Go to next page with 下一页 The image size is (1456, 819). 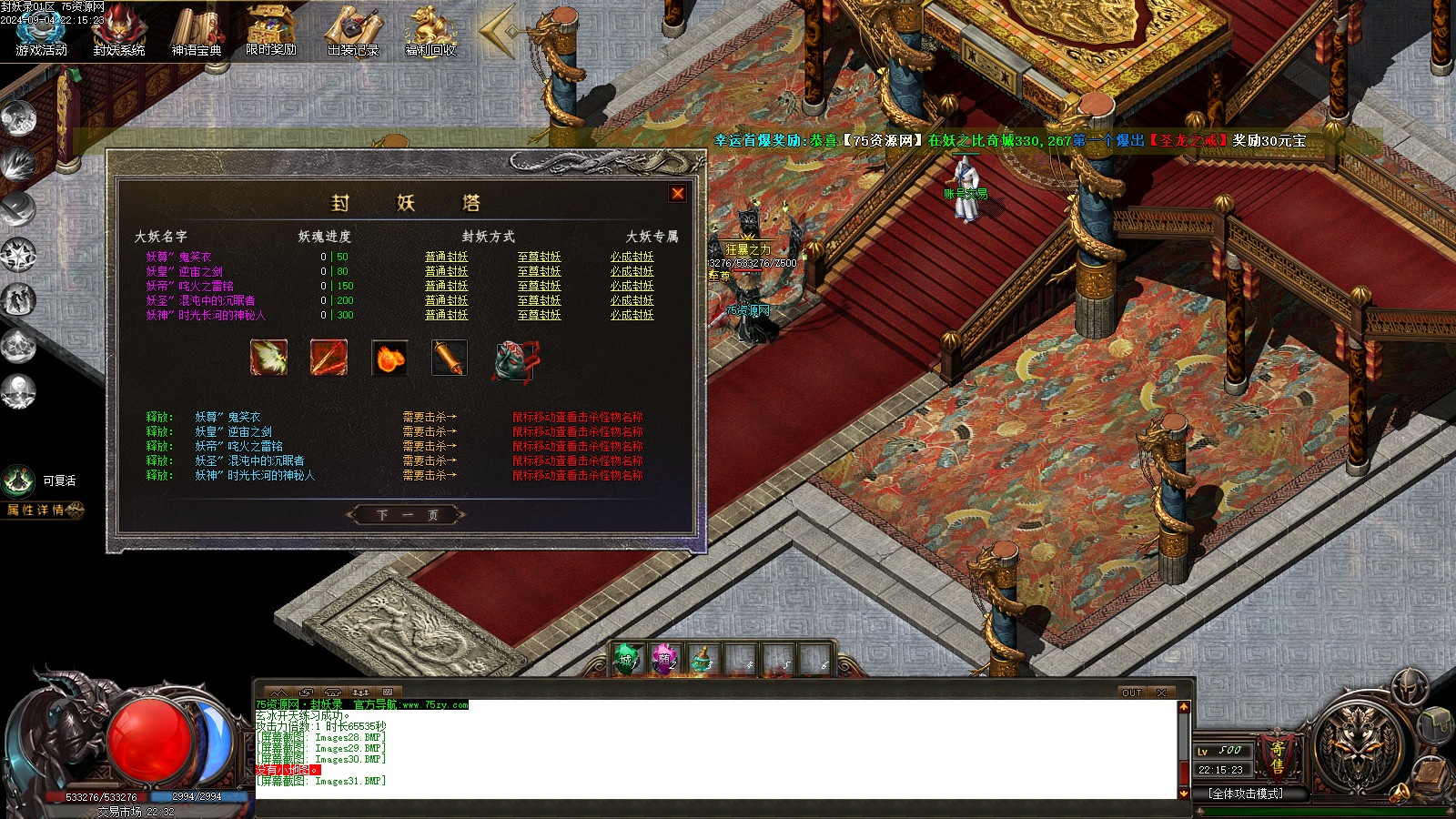407,515
